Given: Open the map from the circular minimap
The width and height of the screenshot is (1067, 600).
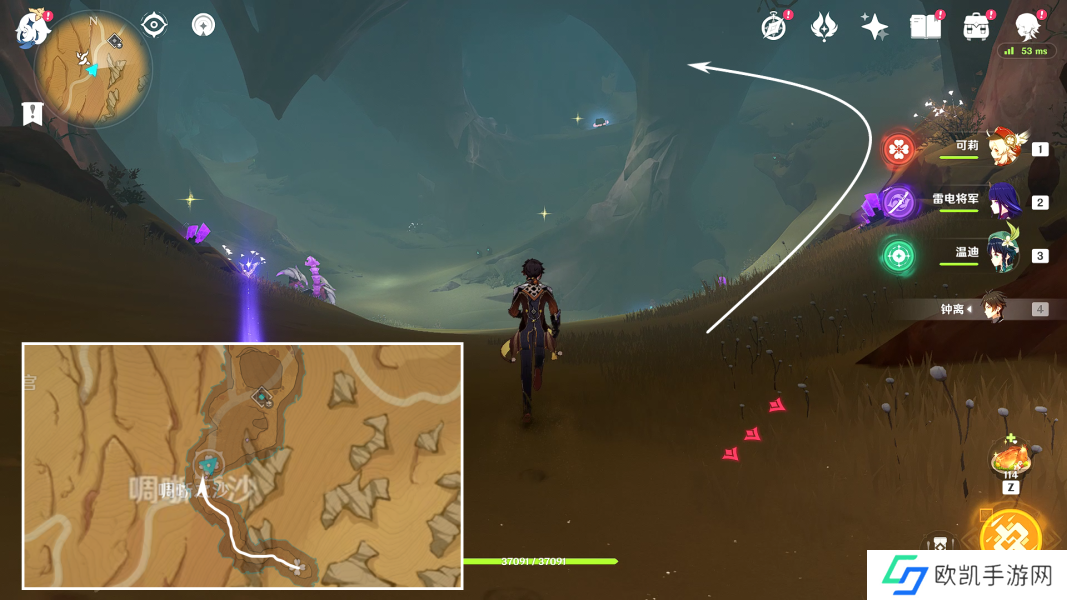Looking at the screenshot, I should pyautogui.click(x=93, y=69).
